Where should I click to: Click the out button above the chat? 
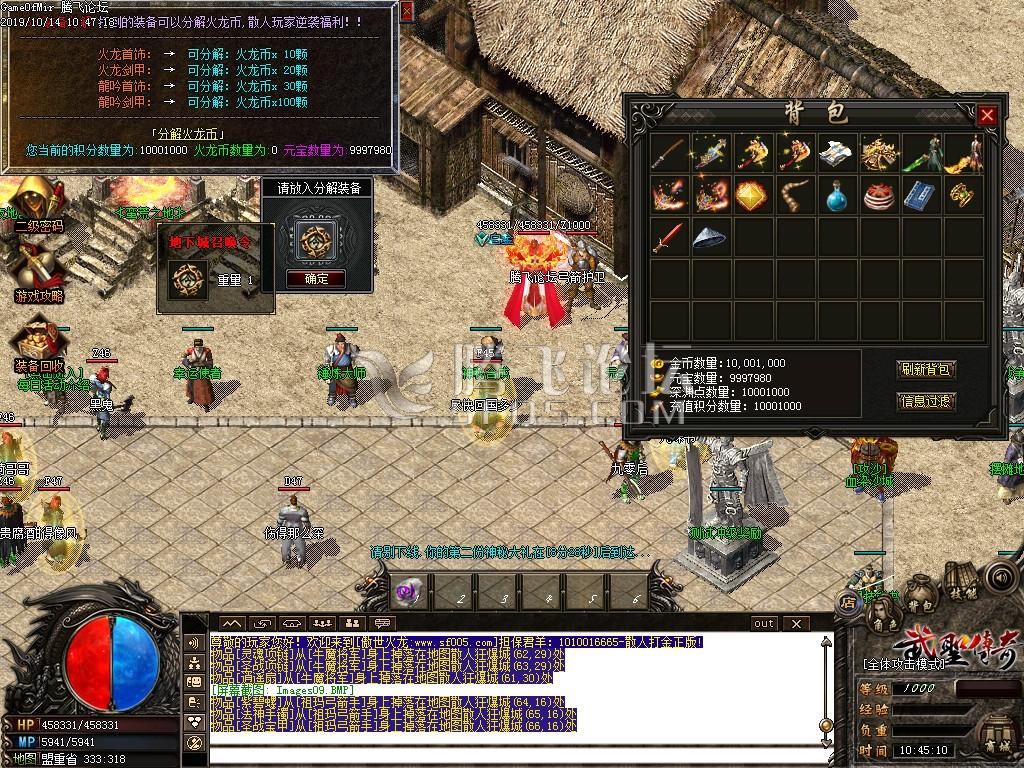[764, 623]
